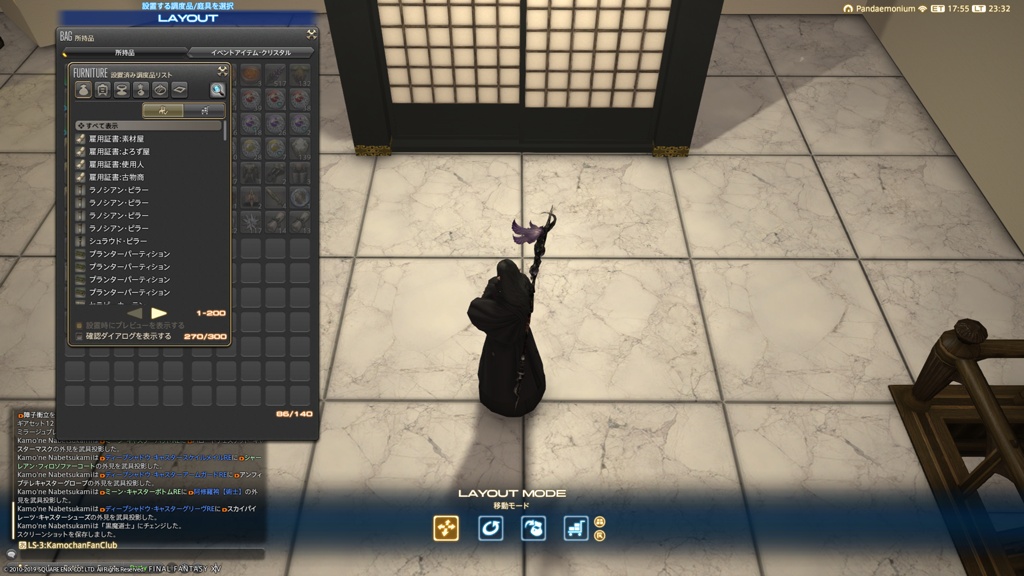This screenshot has height=576, width=1024.
Task: Open the storeroom cart layout button
Action: (x=575, y=528)
